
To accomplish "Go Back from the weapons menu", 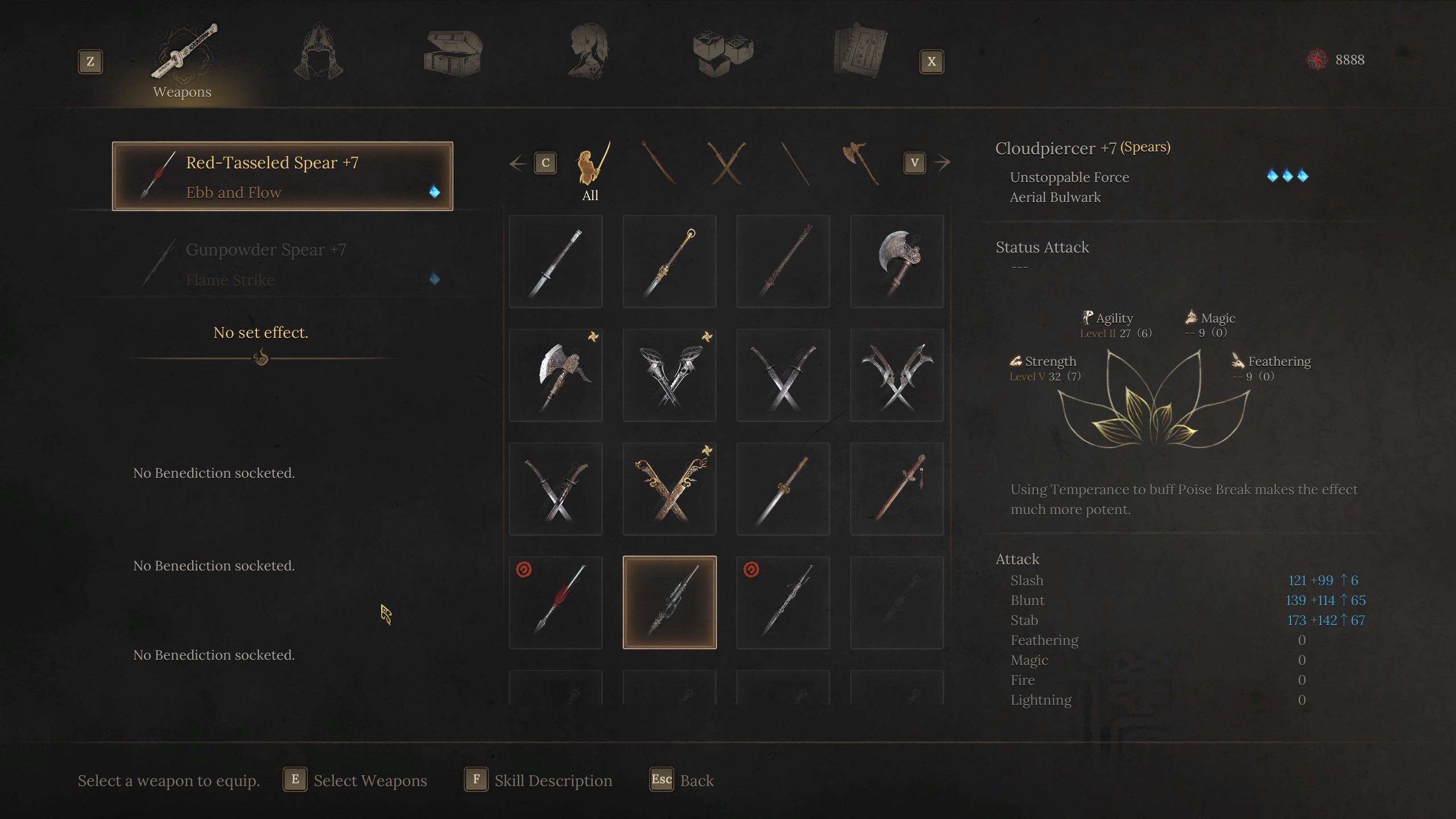I will (x=682, y=780).
